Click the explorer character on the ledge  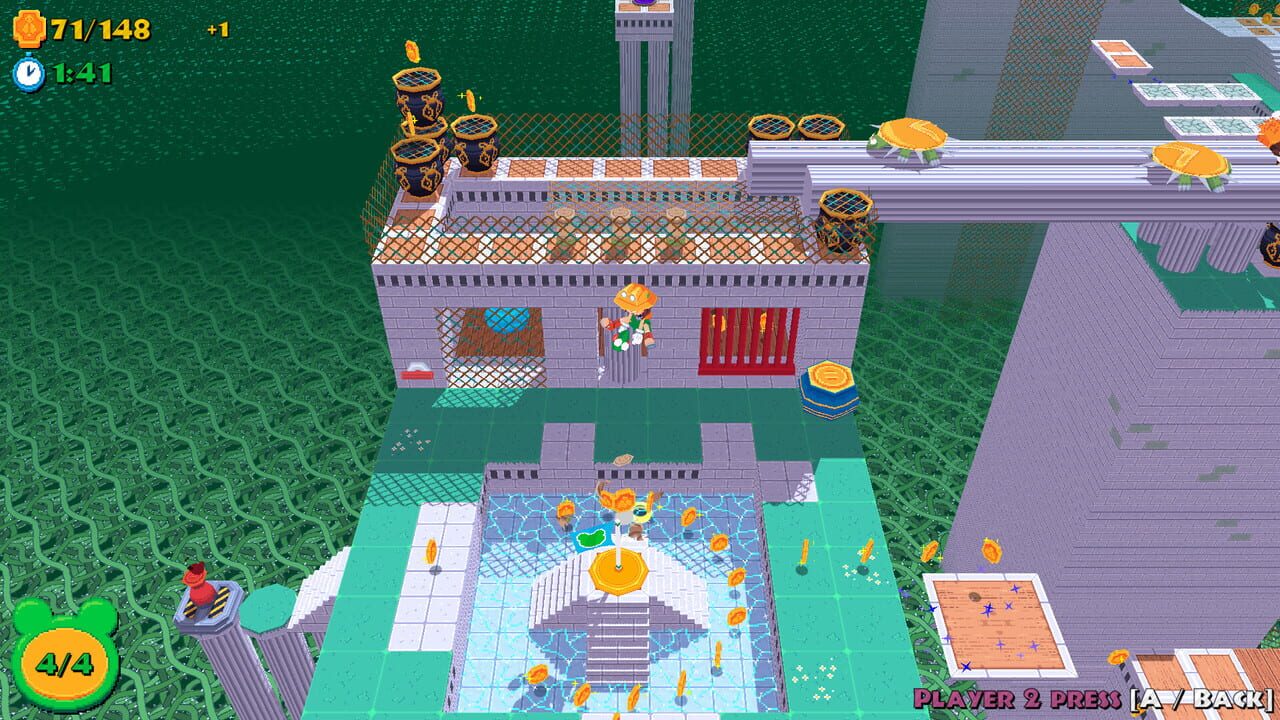(x=636, y=325)
